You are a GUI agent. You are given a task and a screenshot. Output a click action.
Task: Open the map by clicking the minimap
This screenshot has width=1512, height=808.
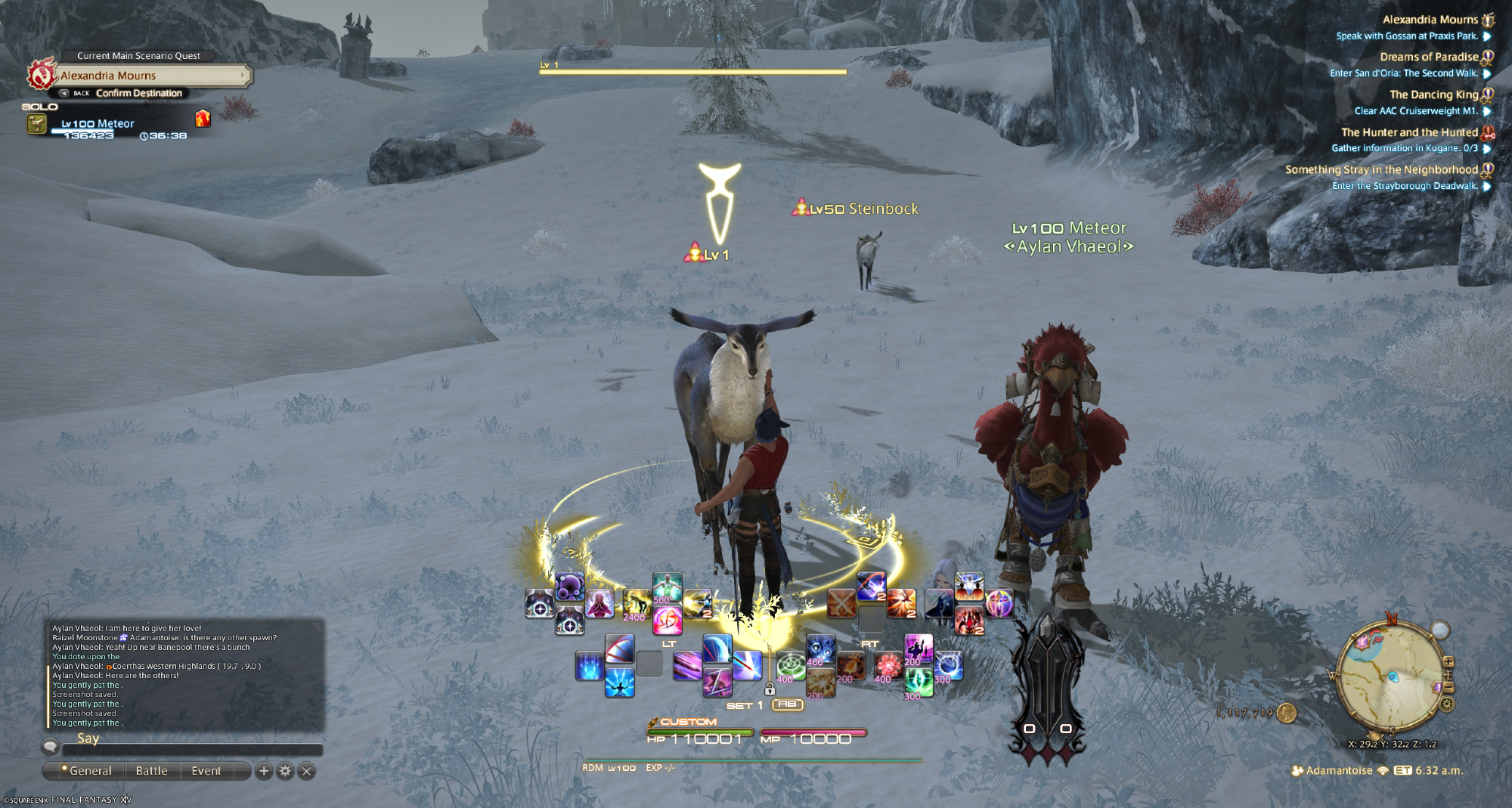coord(1390,679)
